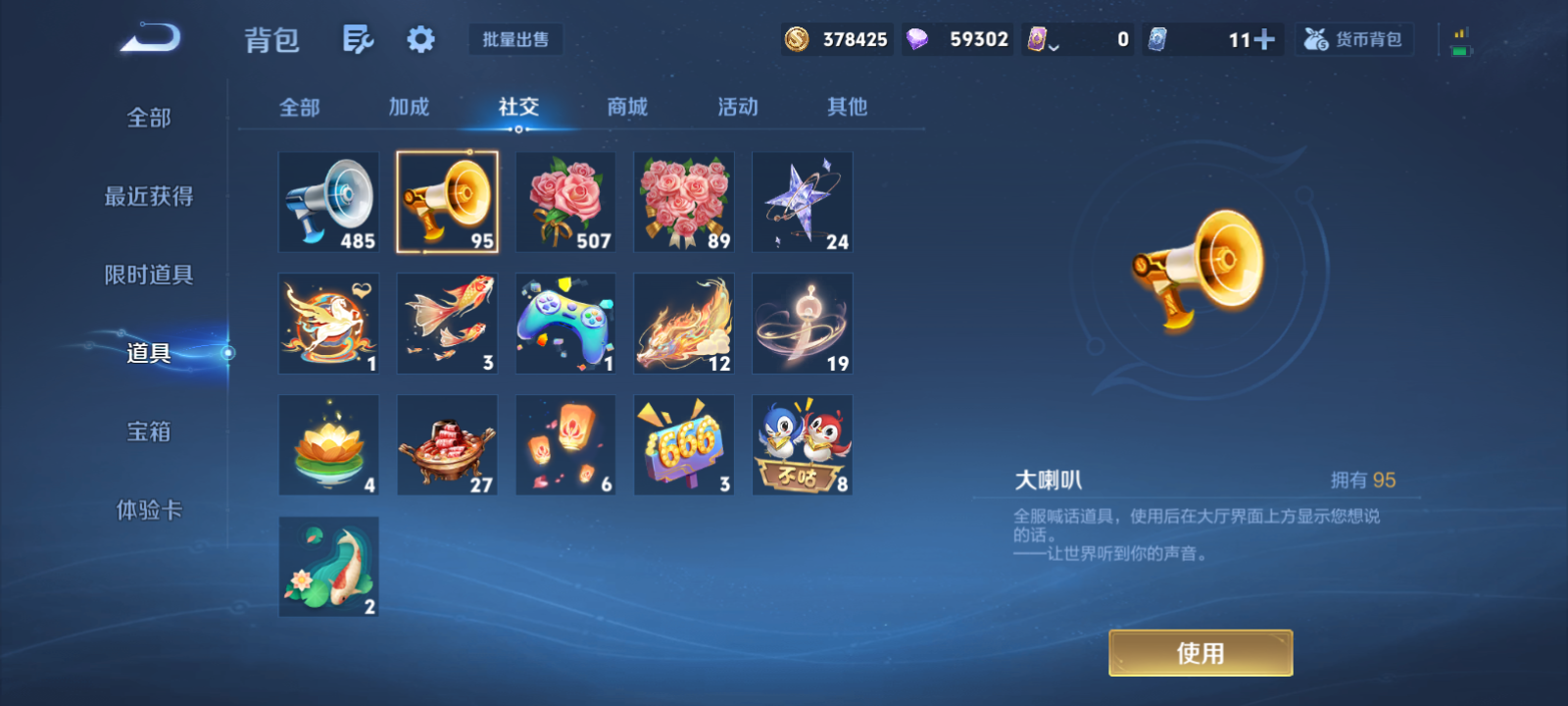Viewport: 1568px width, 706px height.
Task: Select the rose item with count 507
Action: click(564, 202)
